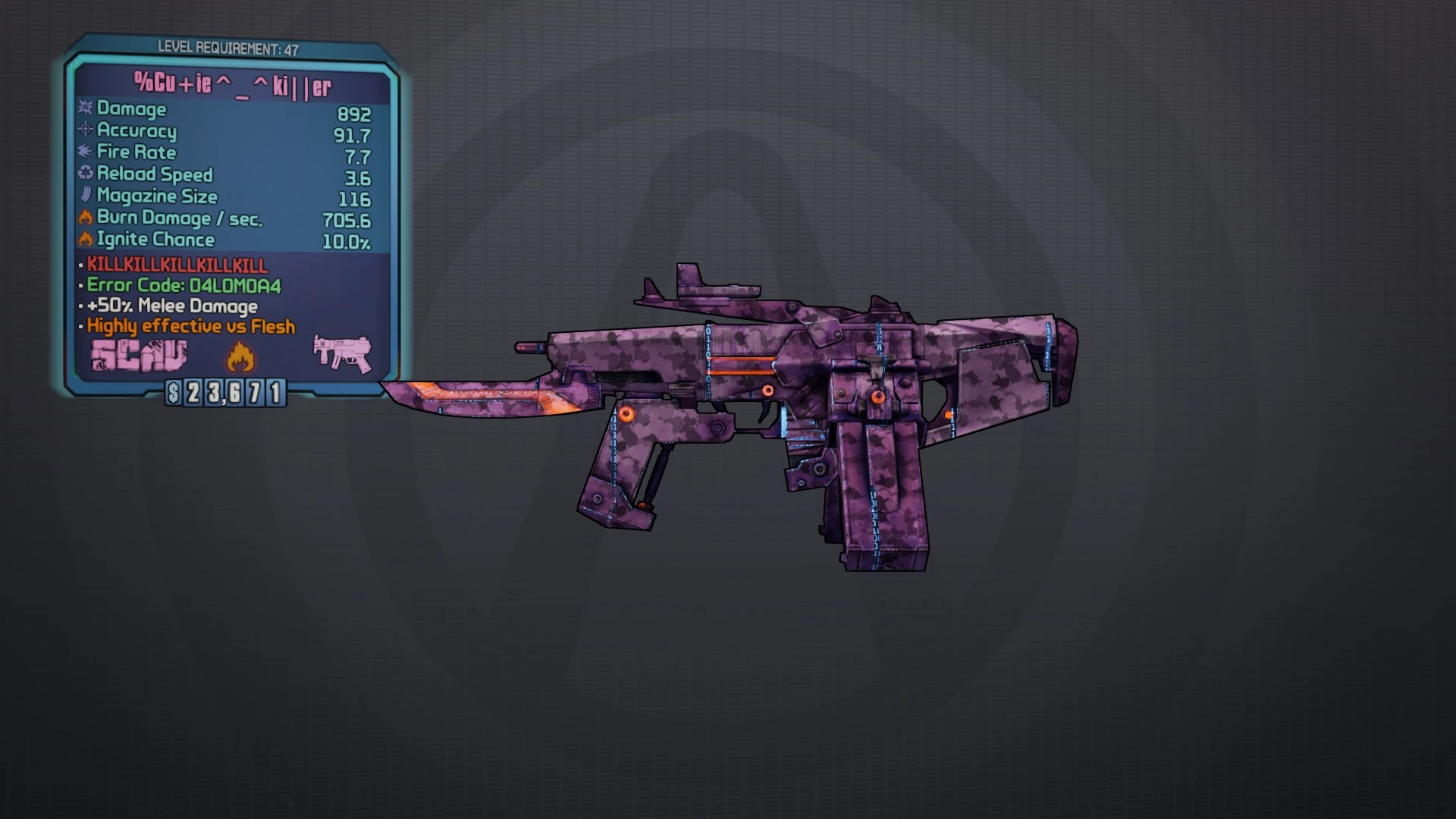Toggle the +50% Melee Damage bonus
Viewport: 1456px width, 819px height.
pos(171,306)
